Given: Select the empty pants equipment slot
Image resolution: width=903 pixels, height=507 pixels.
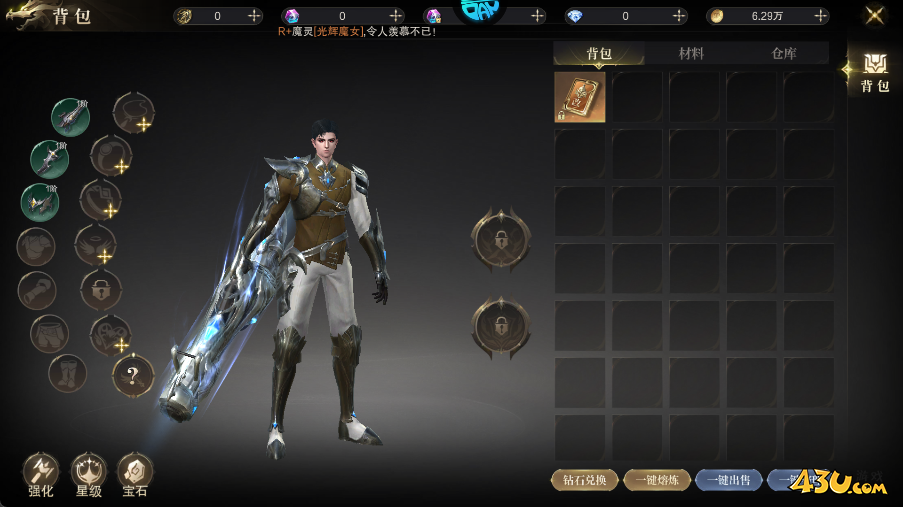Looking at the screenshot, I should (49, 334).
